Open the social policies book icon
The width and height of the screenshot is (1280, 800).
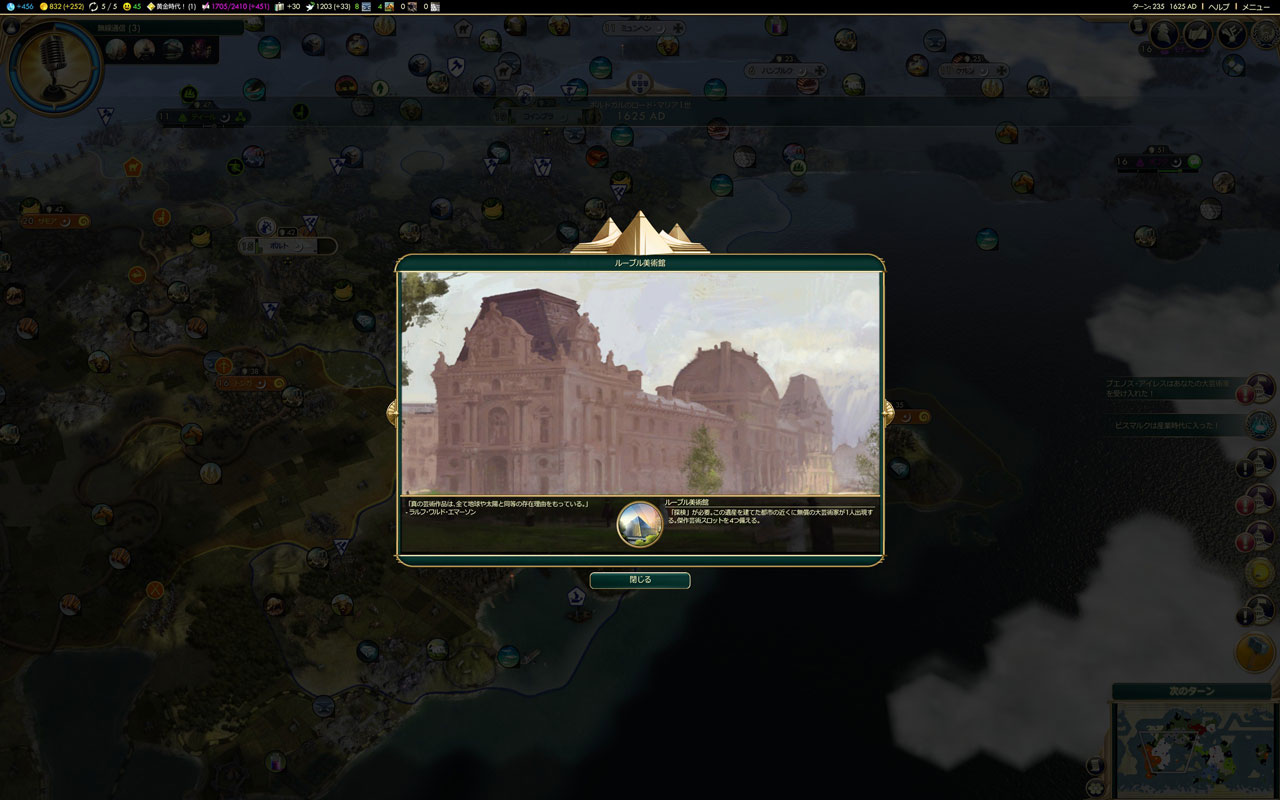pyautogui.click(x=1198, y=35)
